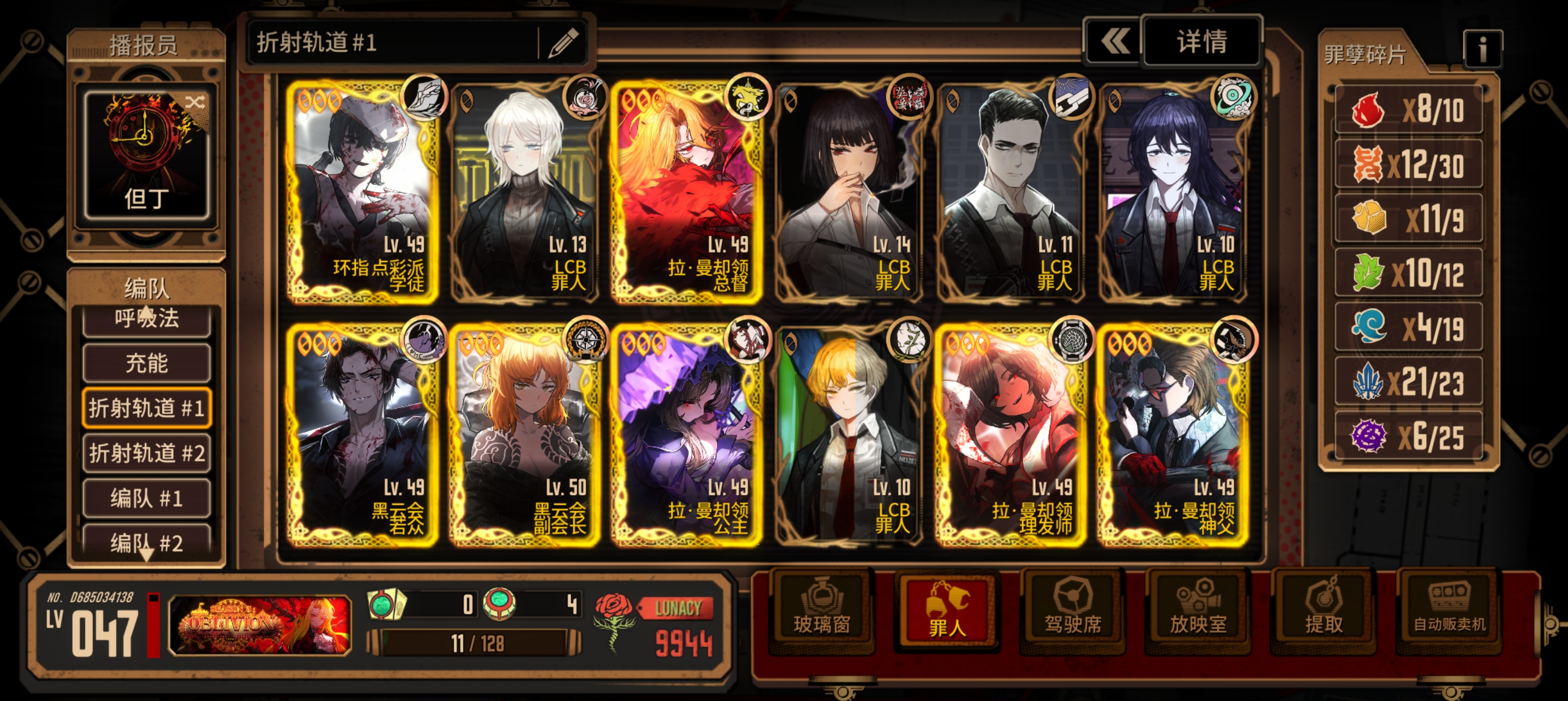
Task: Select the 编队 #1 team preset
Action: pos(147,499)
